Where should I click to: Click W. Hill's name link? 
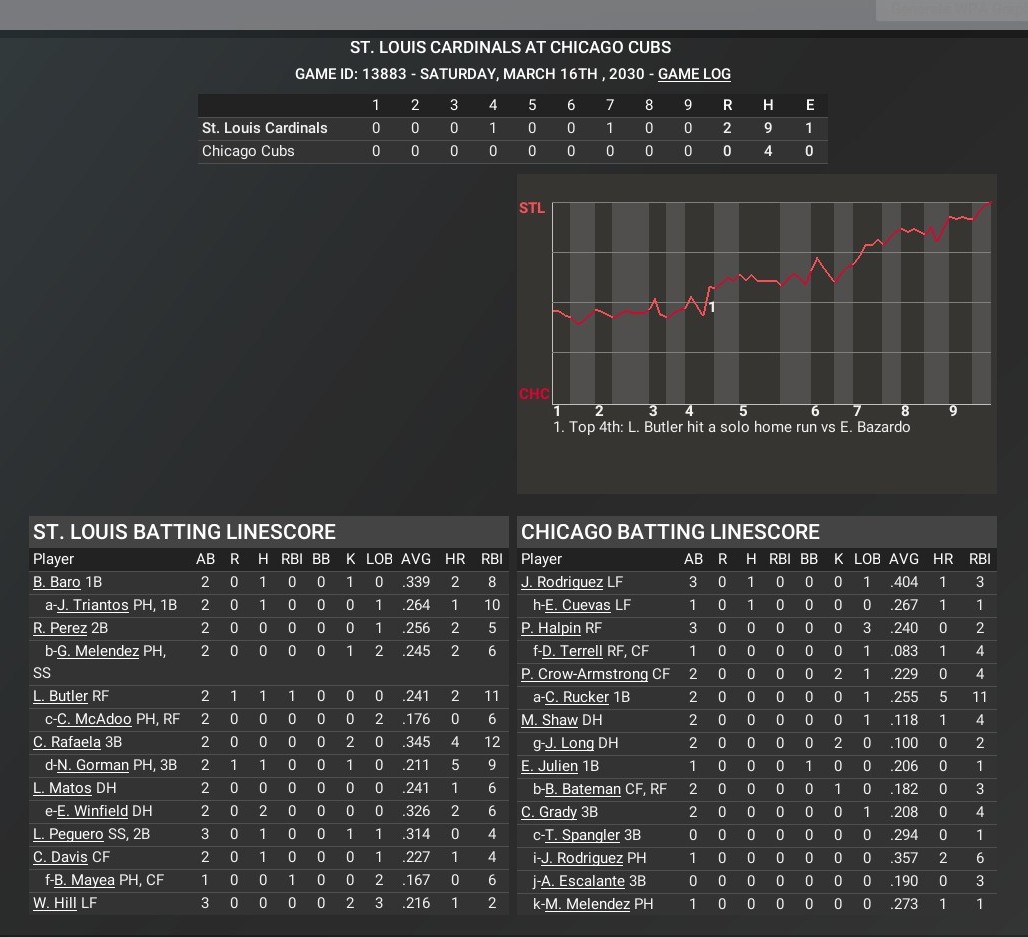(54, 903)
